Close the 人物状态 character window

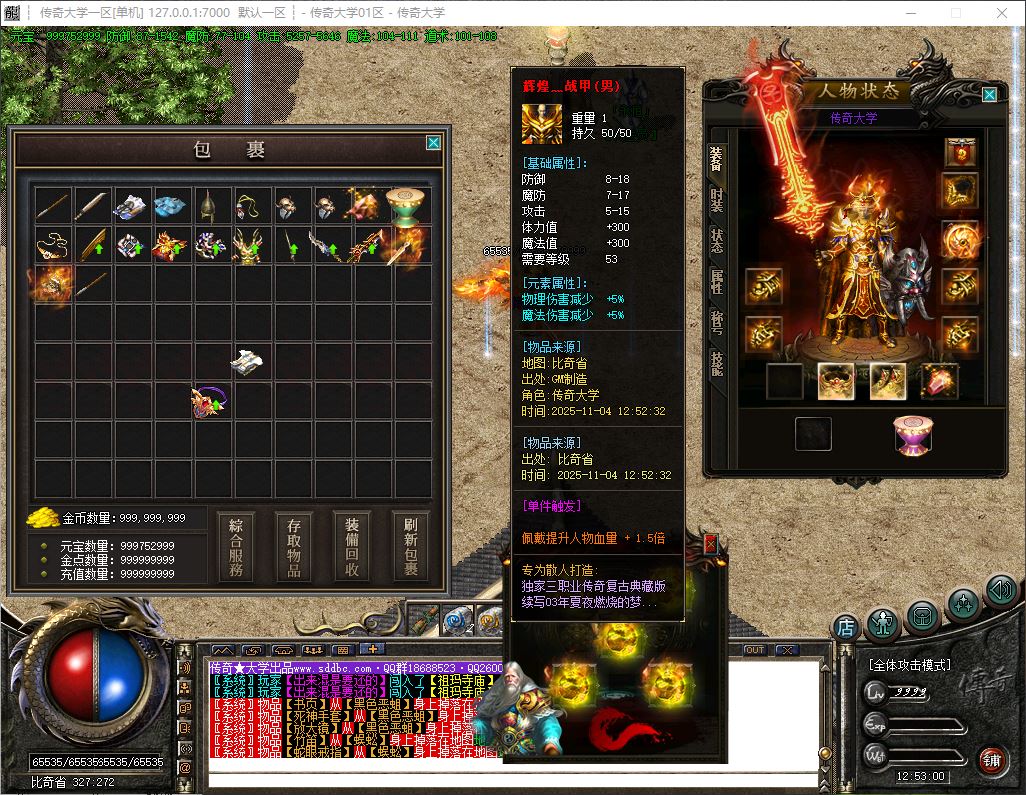(x=989, y=95)
